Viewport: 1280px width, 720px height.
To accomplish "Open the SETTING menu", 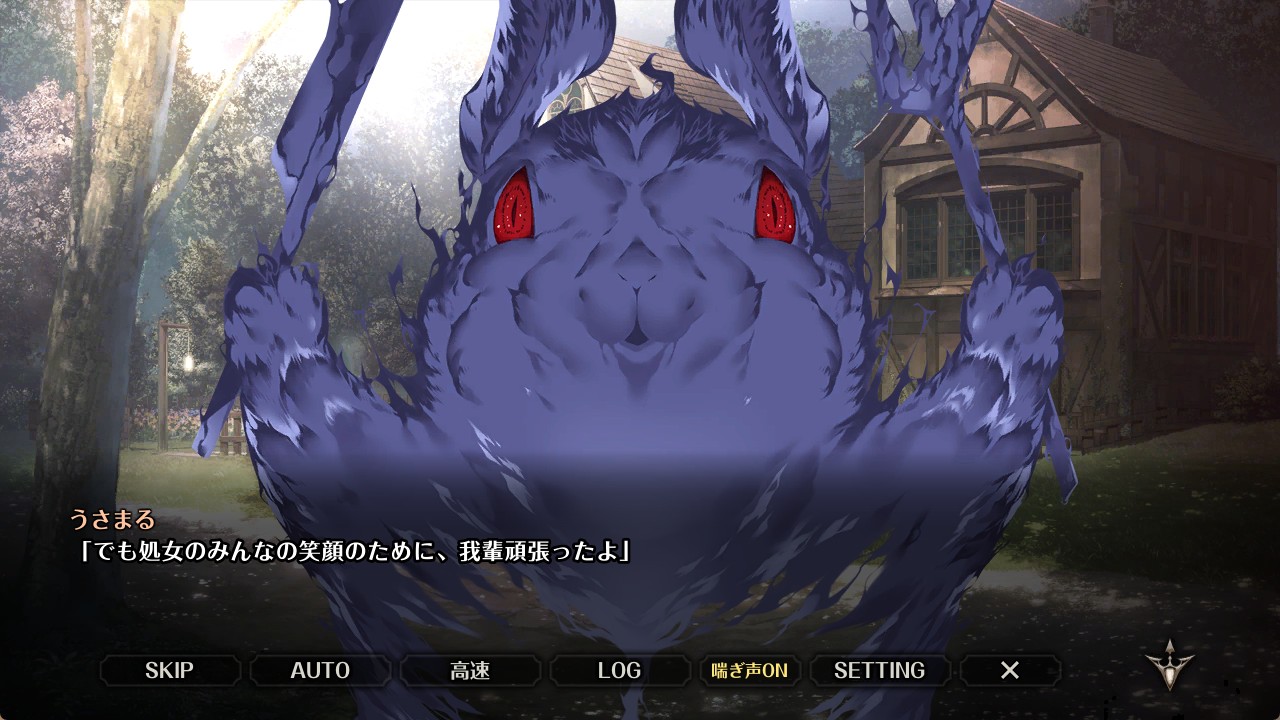I will point(879,670).
